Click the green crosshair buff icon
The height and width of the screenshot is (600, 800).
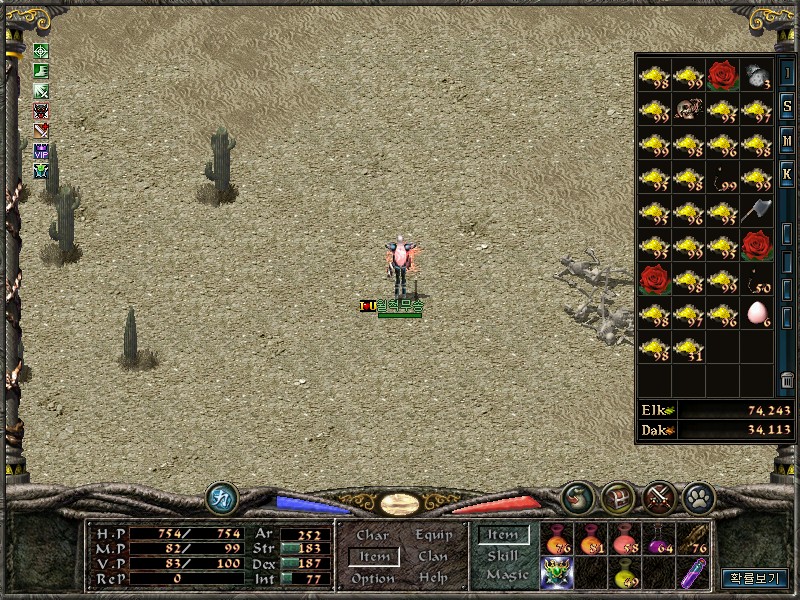[x=41, y=51]
